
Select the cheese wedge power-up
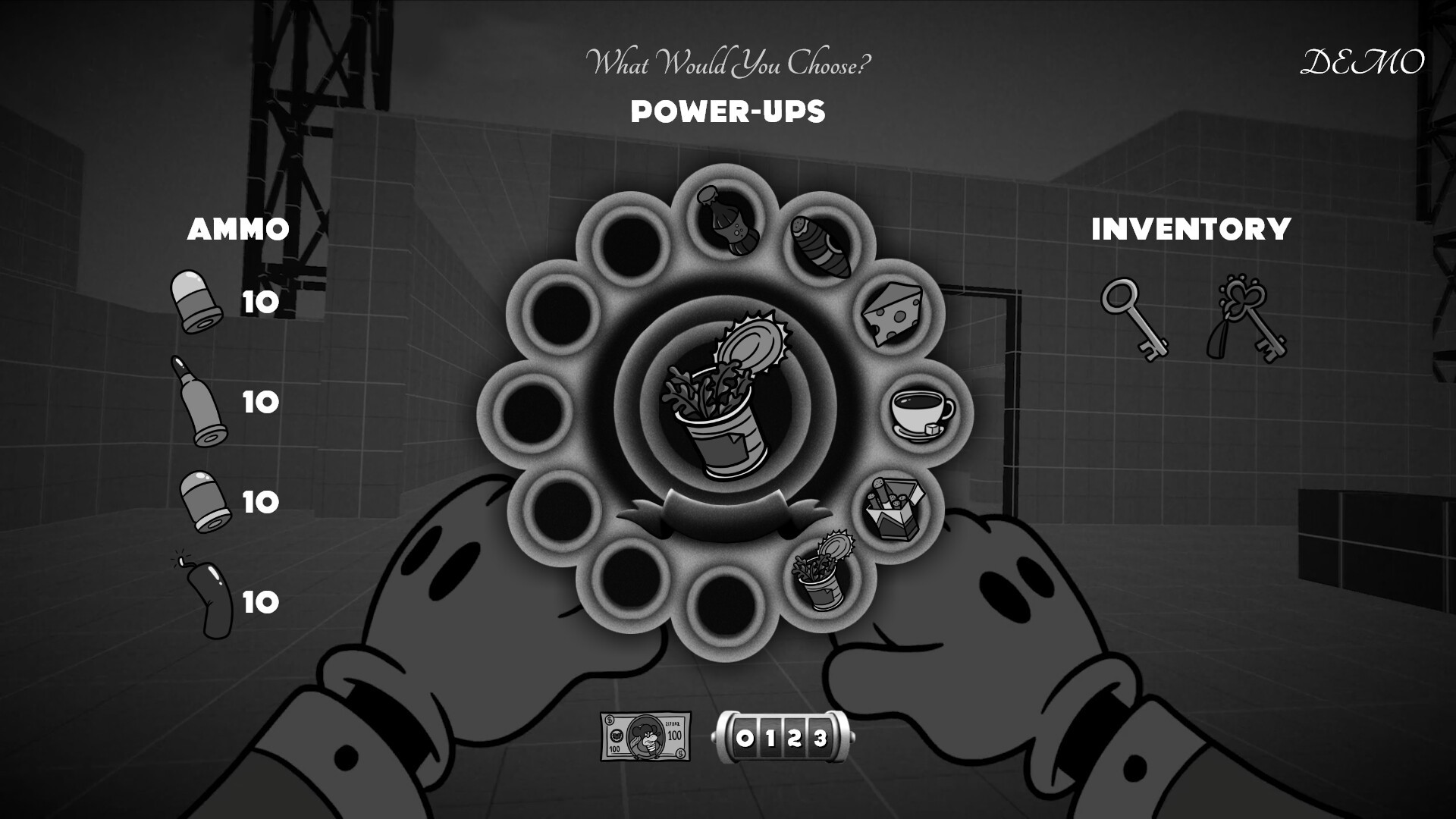coord(895,315)
